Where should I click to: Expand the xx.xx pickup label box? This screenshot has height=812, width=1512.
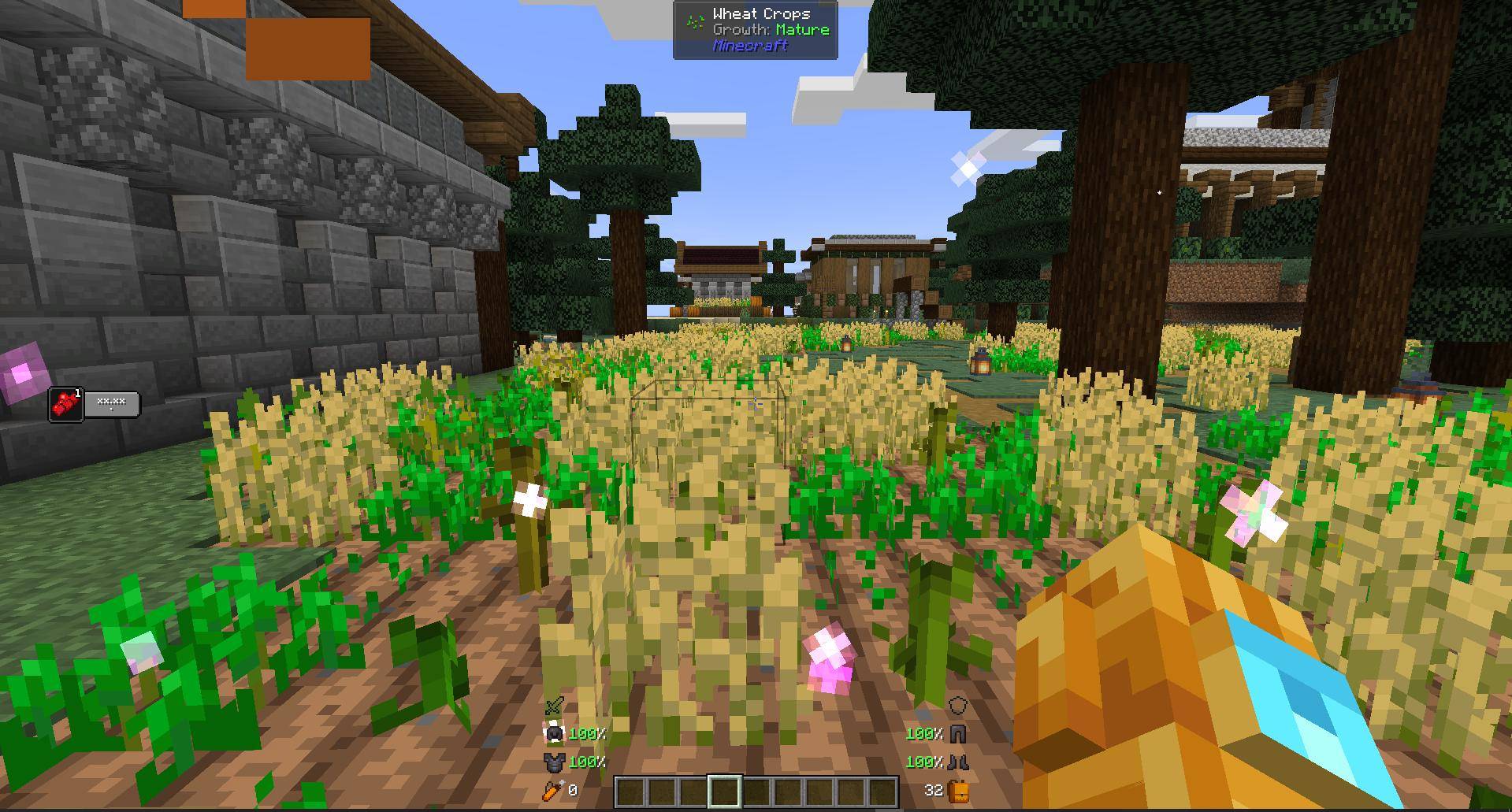(x=112, y=404)
